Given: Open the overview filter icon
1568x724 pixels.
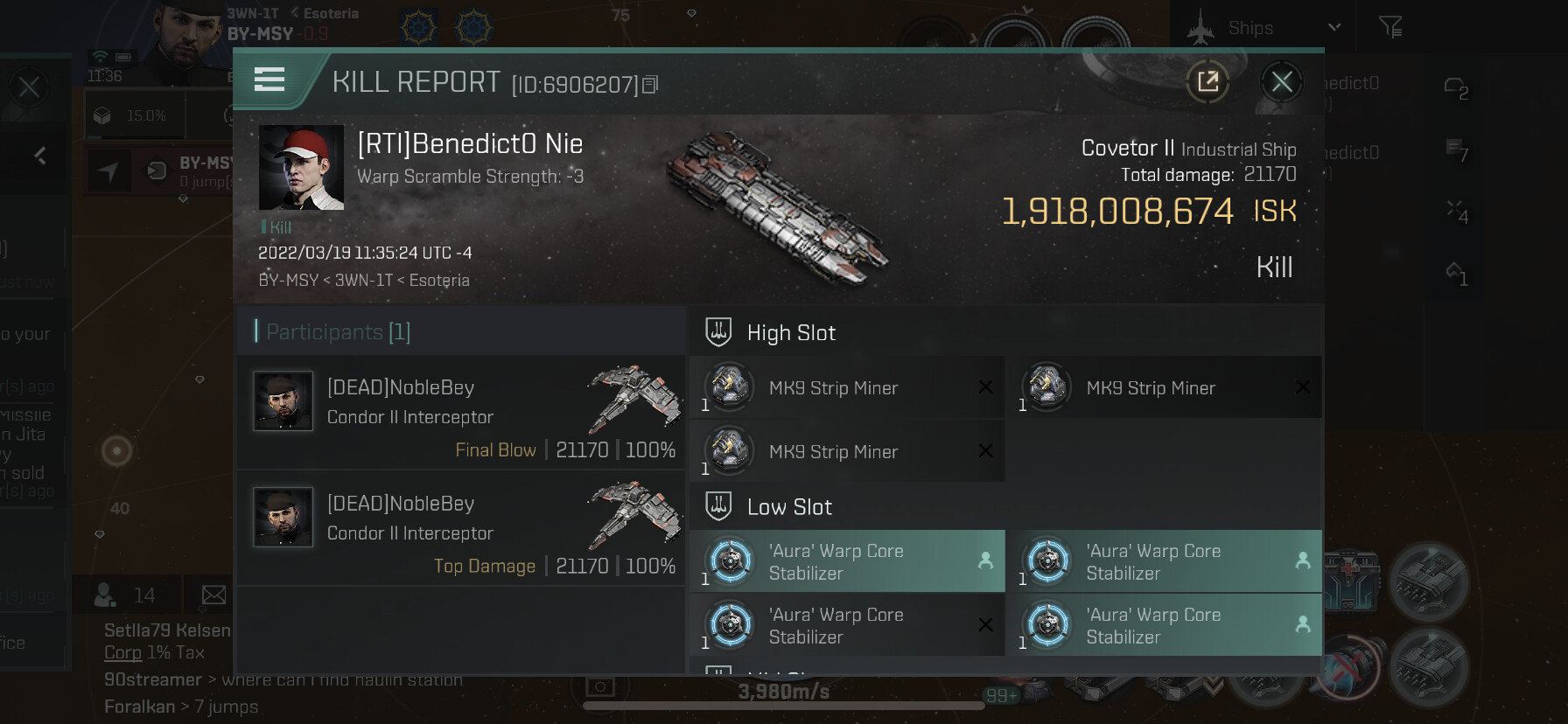Looking at the screenshot, I should [x=1389, y=28].
